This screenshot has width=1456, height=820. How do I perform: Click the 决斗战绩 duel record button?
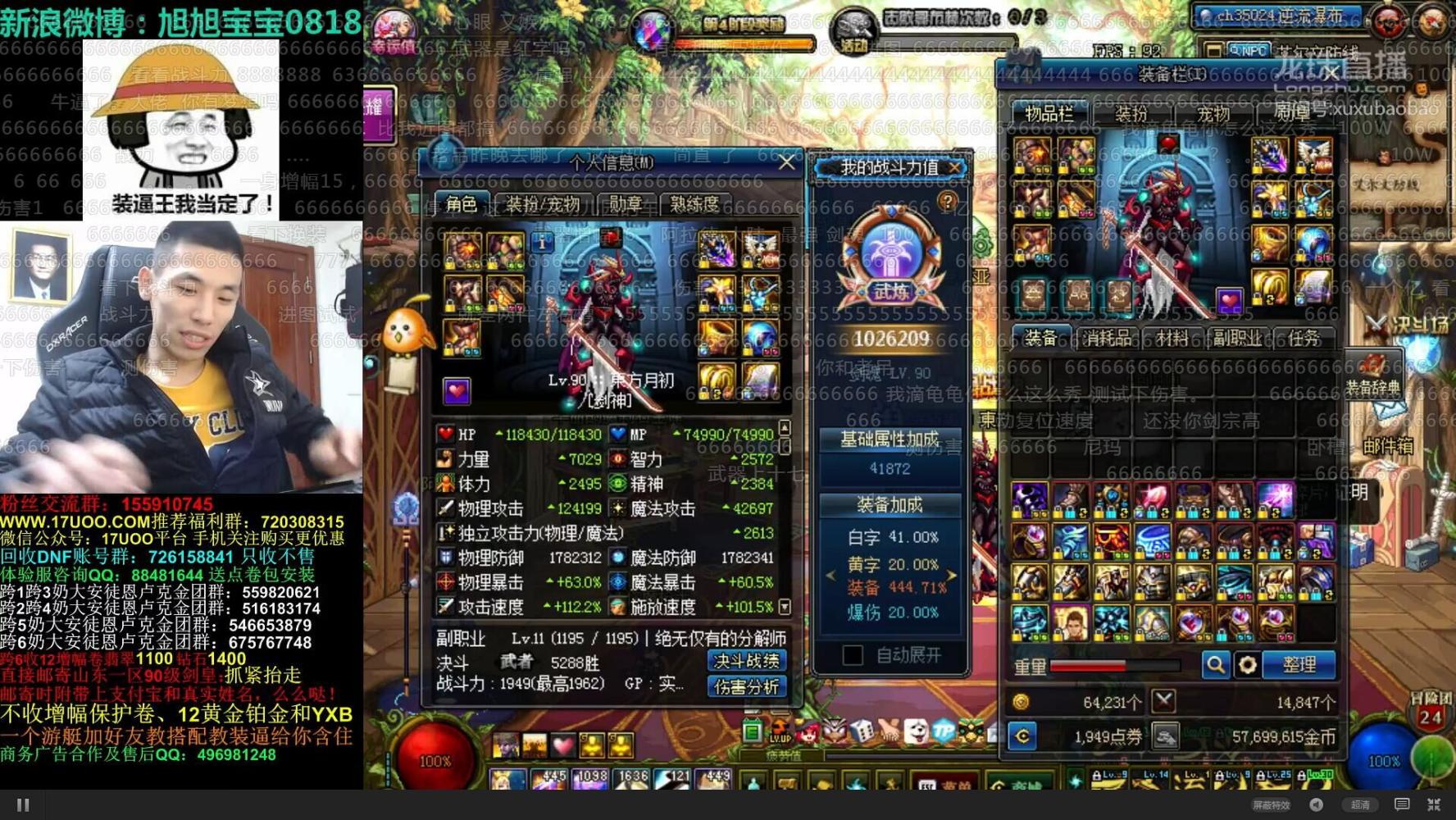pos(747,663)
